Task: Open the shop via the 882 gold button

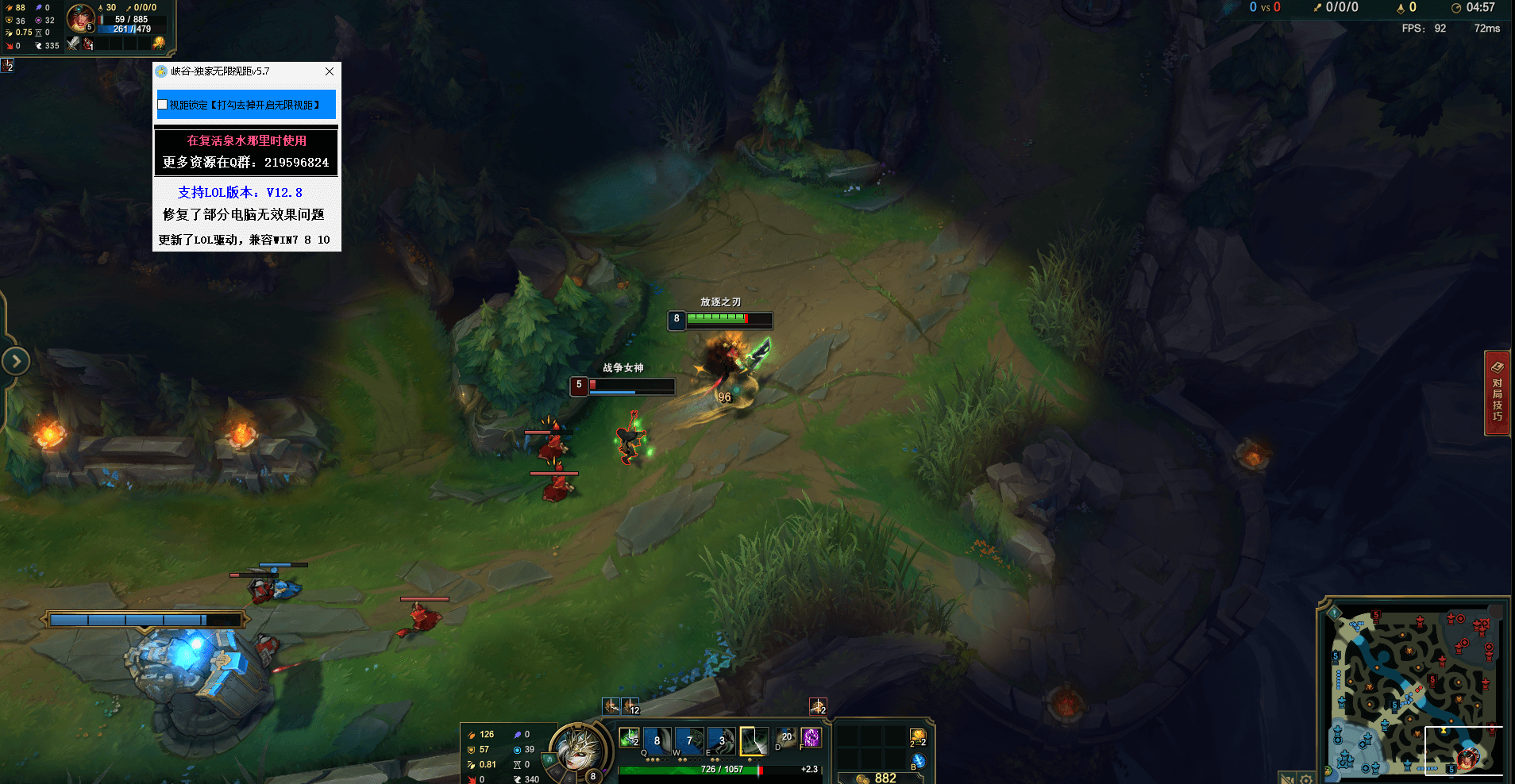Action: (x=880, y=778)
